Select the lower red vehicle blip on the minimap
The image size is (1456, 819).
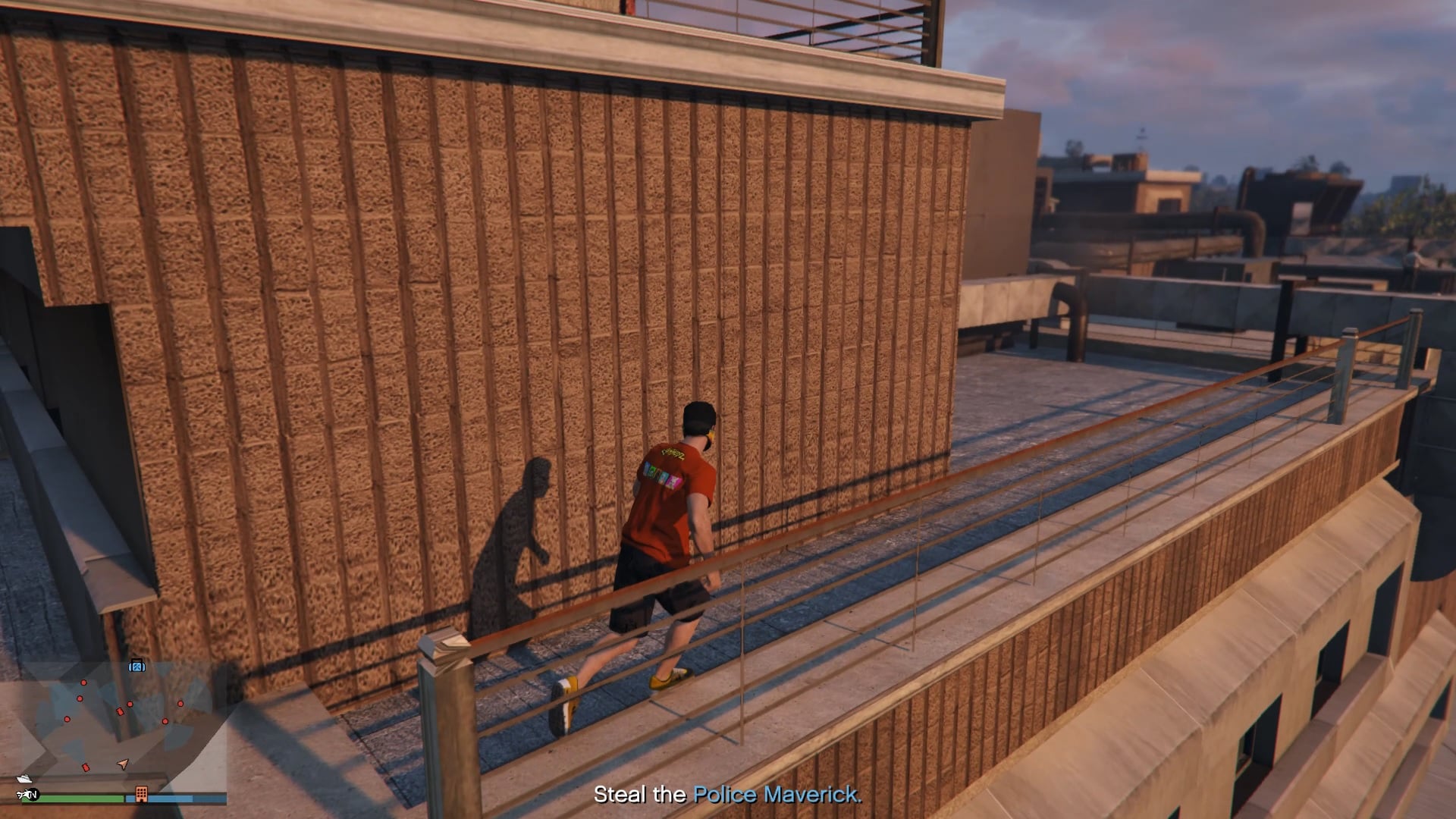pyautogui.click(x=86, y=767)
